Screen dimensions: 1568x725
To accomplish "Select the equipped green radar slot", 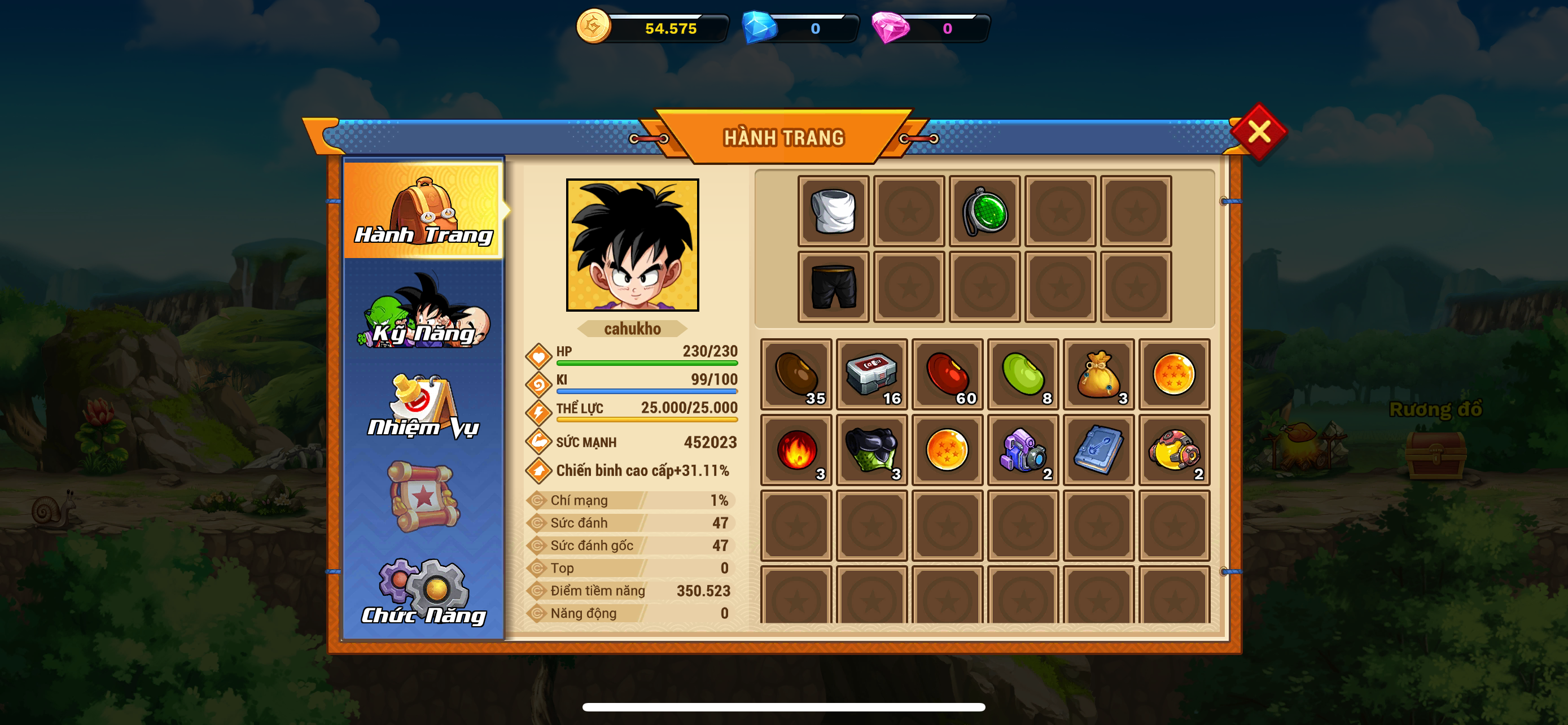I will (984, 211).
